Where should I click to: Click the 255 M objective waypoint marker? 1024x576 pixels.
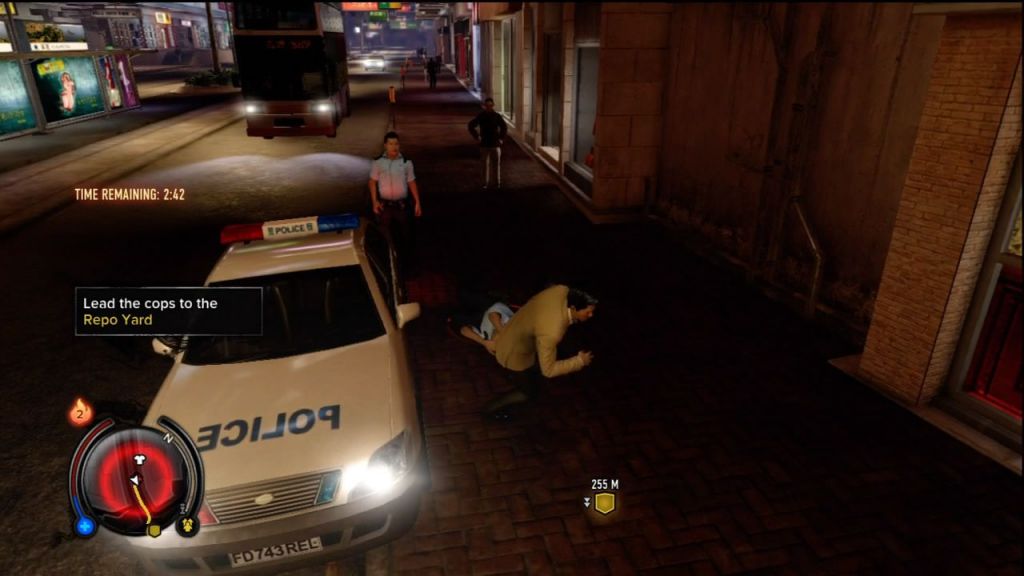(603, 503)
